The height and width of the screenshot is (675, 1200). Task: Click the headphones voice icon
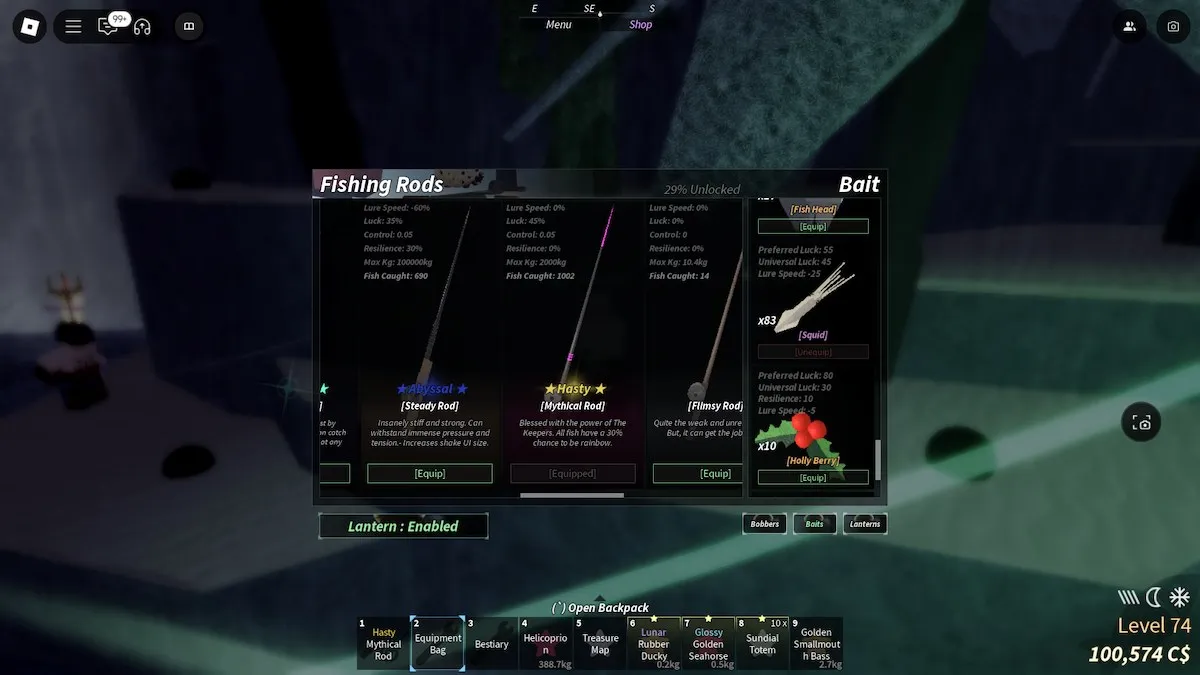[142, 27]
